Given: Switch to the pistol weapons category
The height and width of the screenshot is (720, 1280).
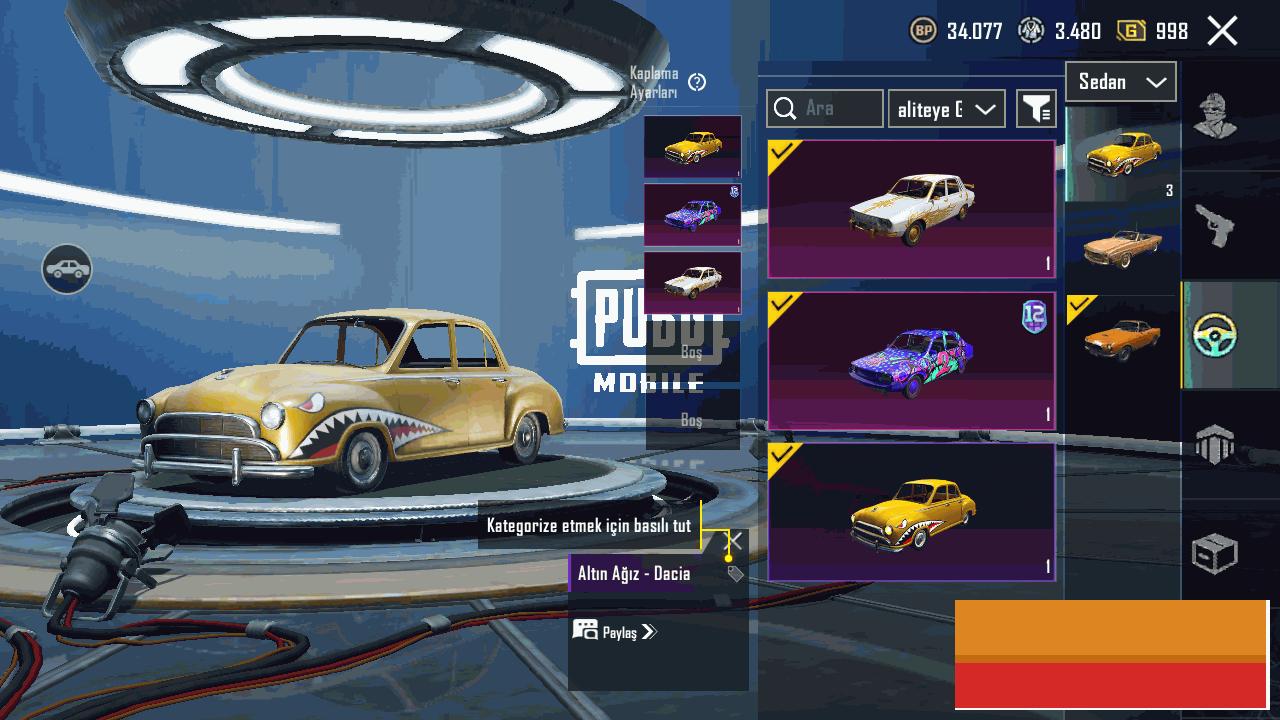Looking at the screenshot, I should click(1215, 225).
